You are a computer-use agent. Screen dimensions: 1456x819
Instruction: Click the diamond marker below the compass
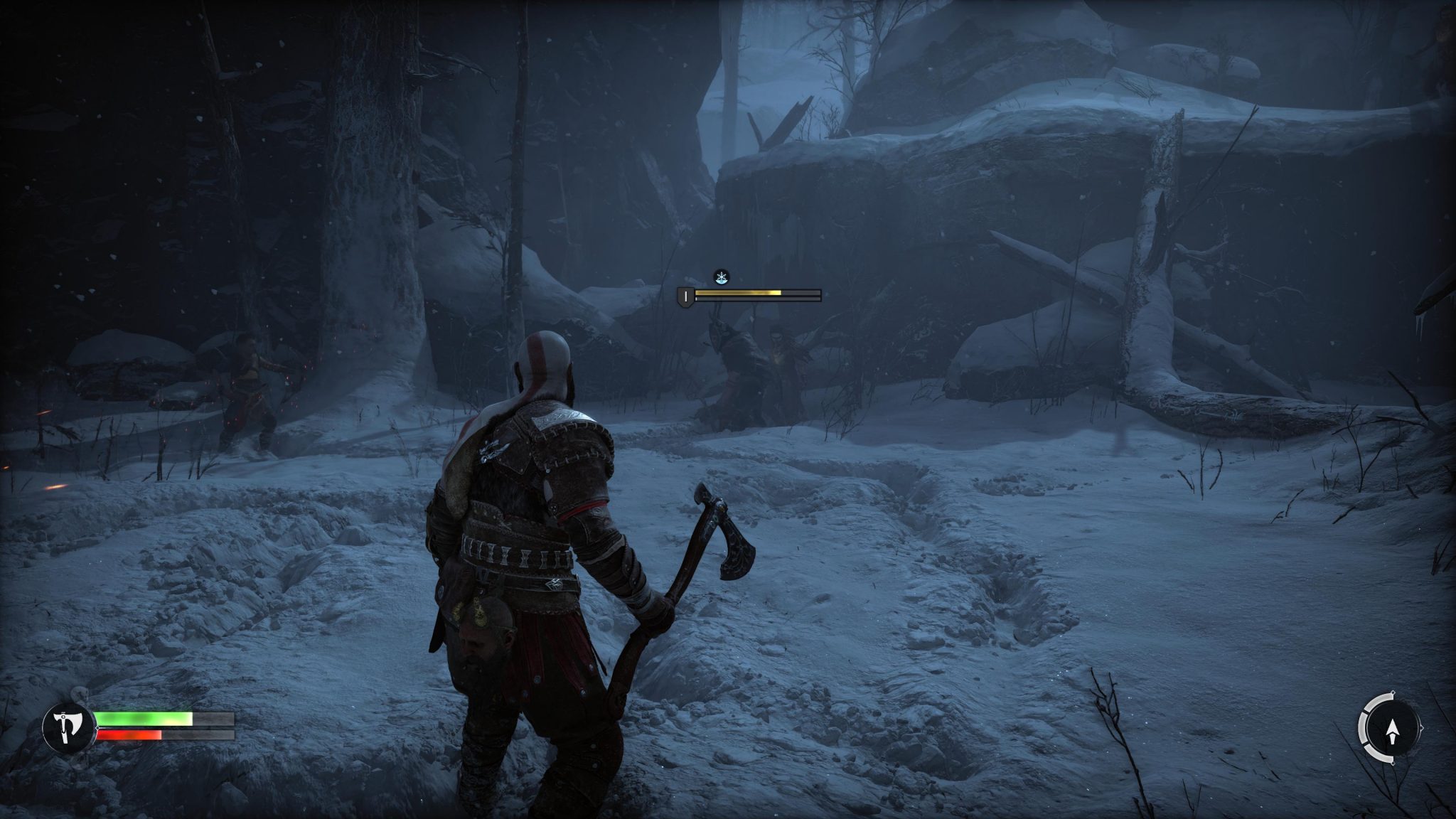(1393, 763)
